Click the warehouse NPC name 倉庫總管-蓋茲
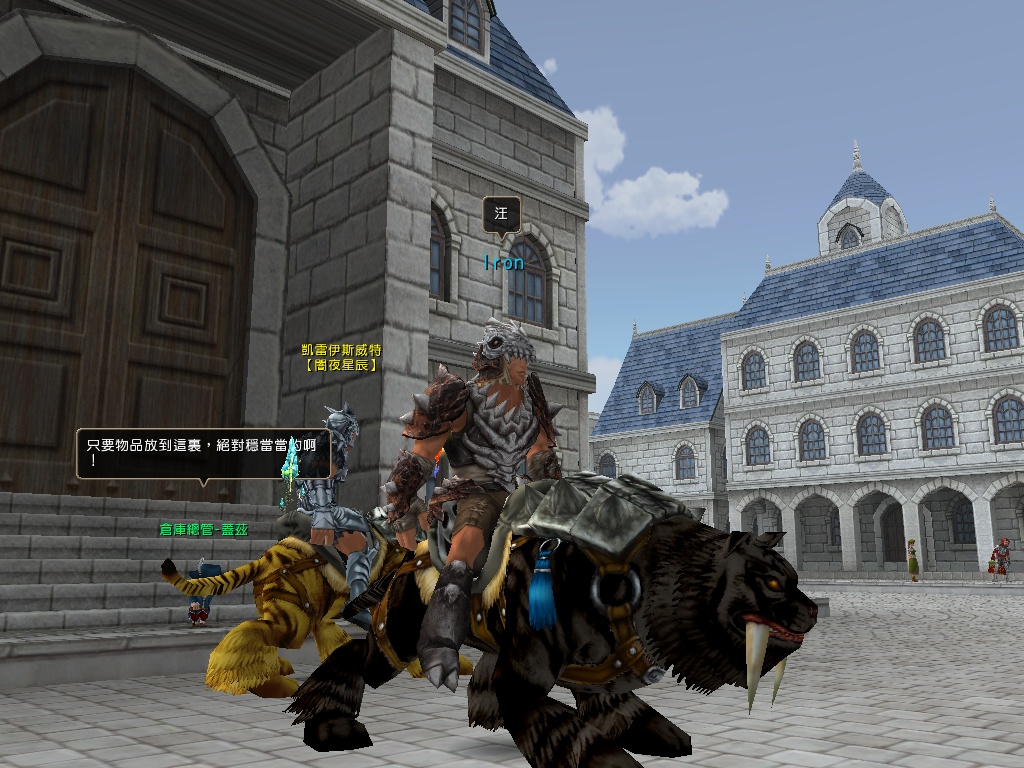The image size is (1024, 768). coord(203,529)
